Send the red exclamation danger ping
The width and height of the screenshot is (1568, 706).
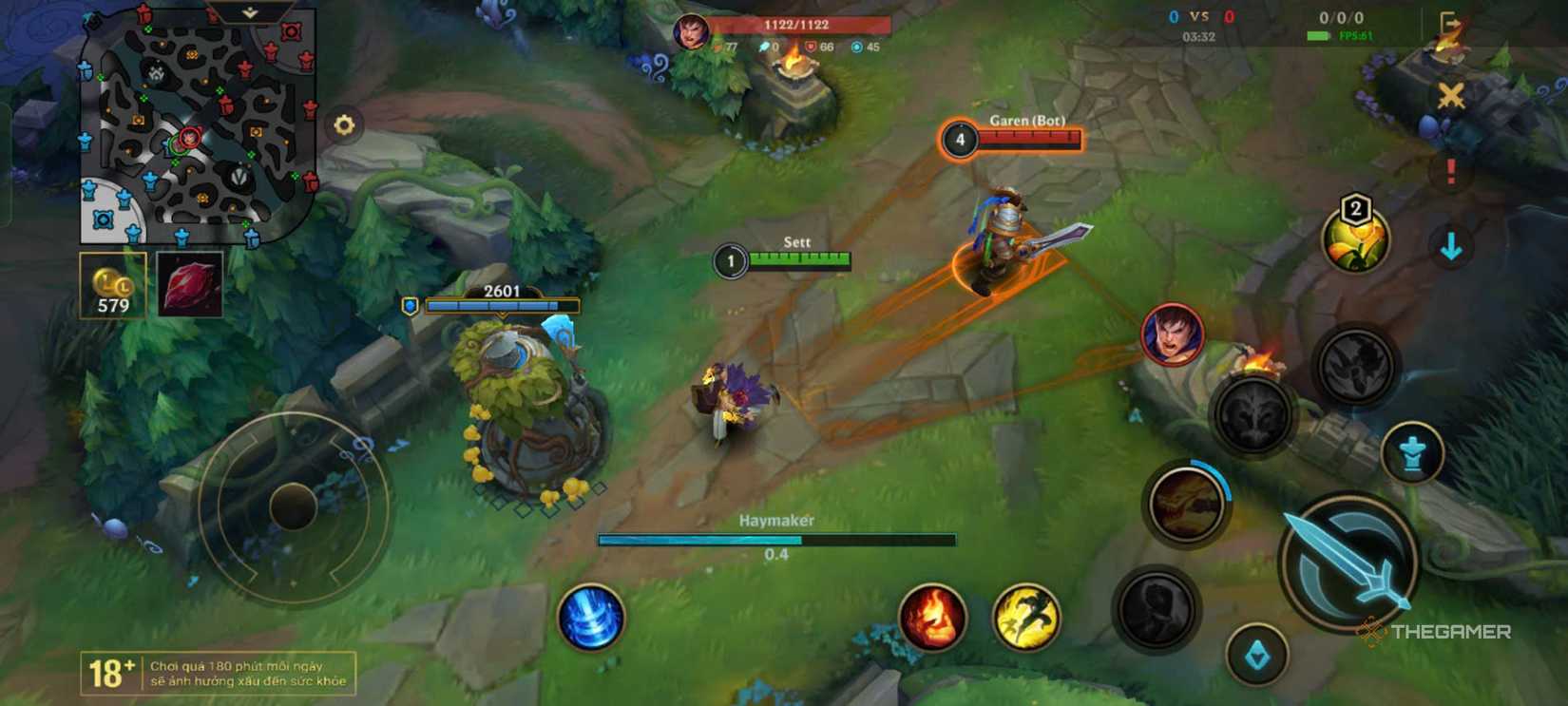(x=1450, y=172)
